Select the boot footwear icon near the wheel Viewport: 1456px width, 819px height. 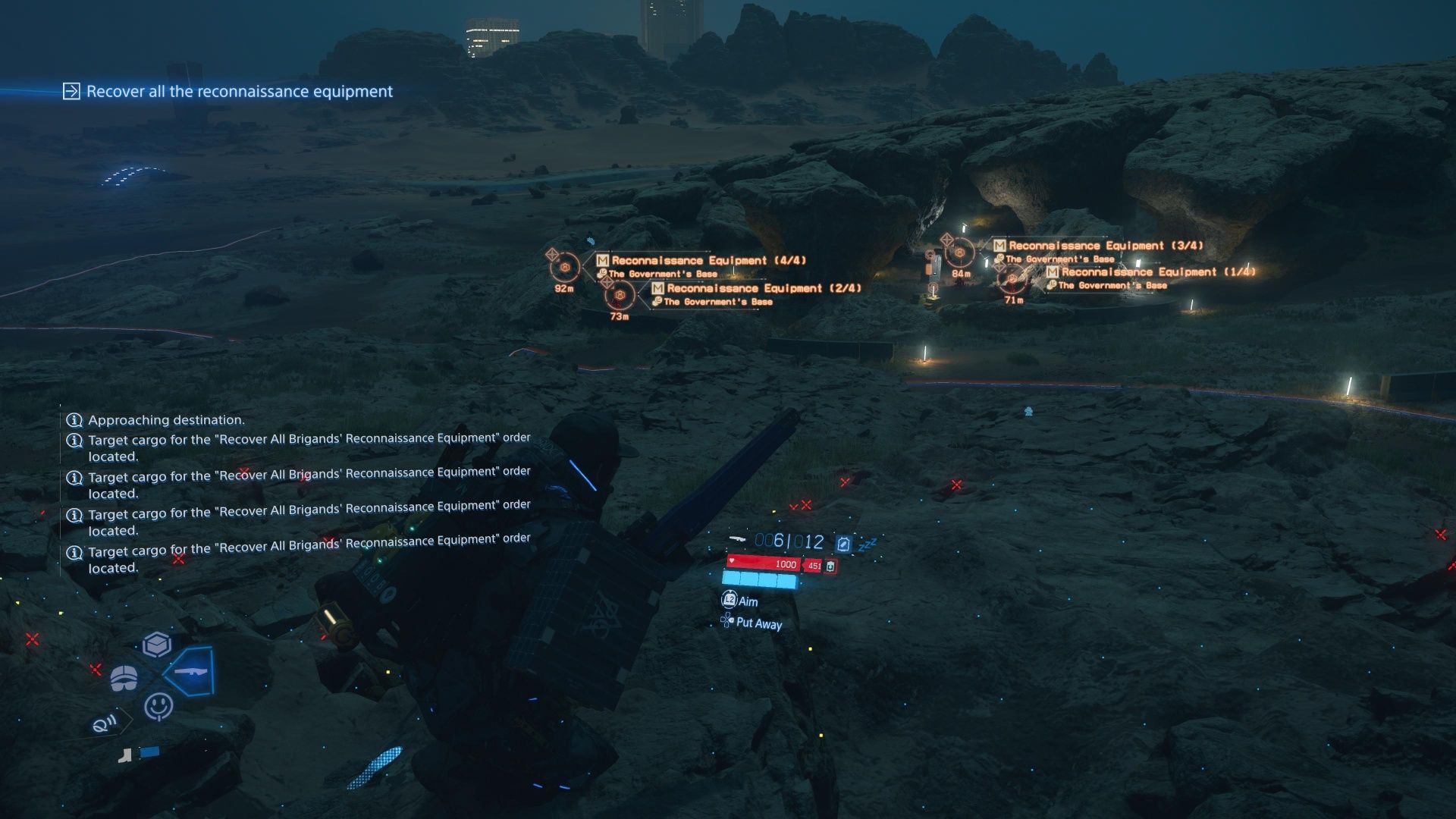click(125, 756)
